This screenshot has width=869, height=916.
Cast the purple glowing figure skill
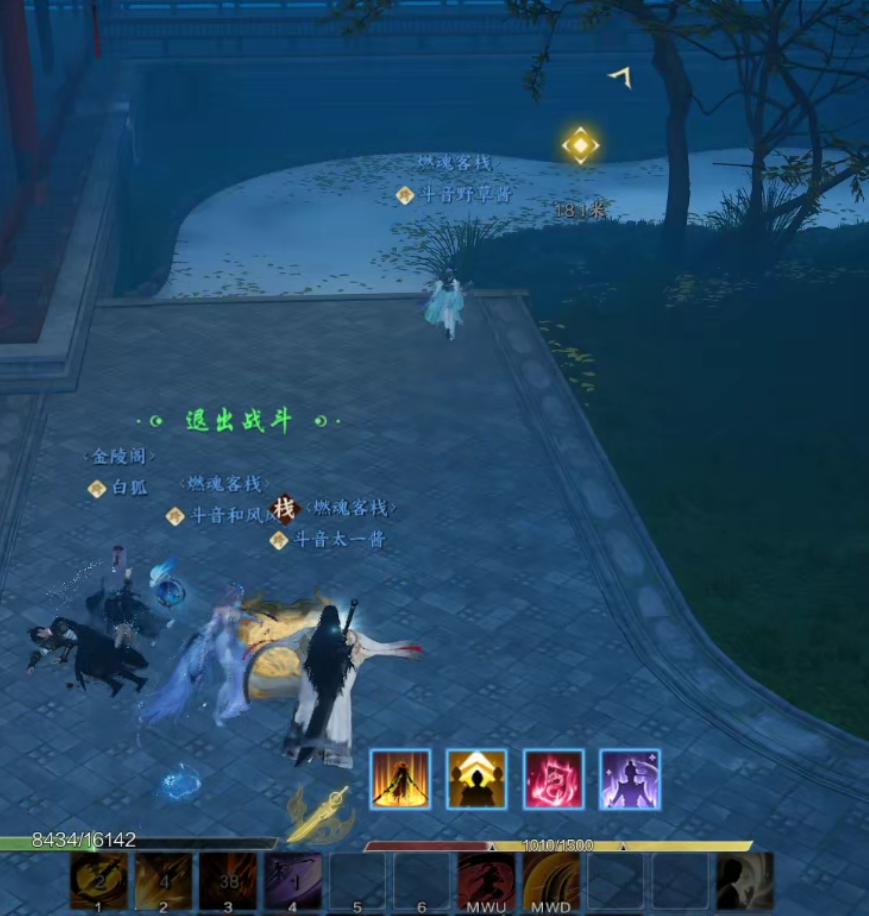point(630,779)
